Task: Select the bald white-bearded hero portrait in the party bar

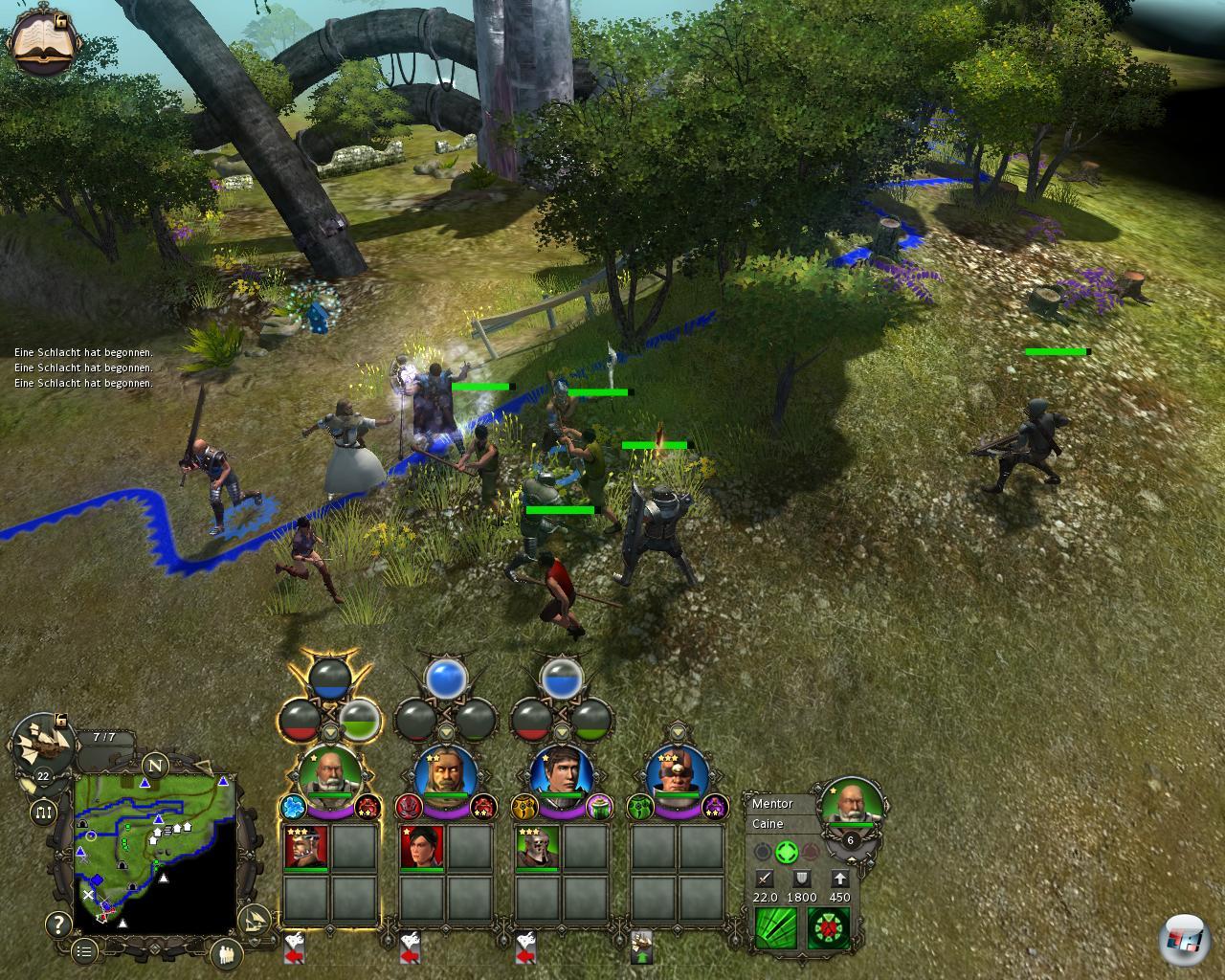Action: [329, 771]
